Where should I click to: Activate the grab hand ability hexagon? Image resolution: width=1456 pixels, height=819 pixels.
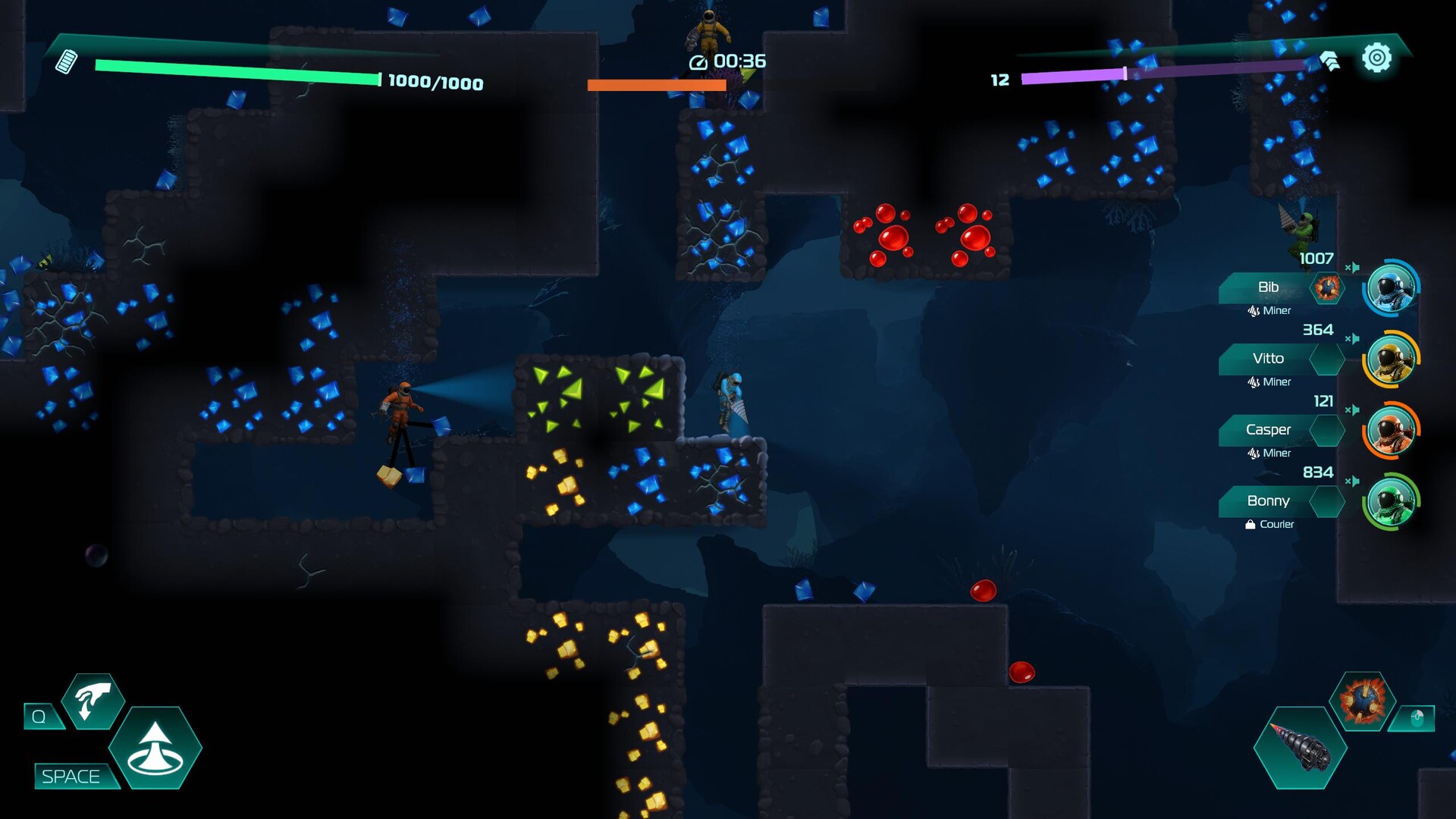point(93,701)
